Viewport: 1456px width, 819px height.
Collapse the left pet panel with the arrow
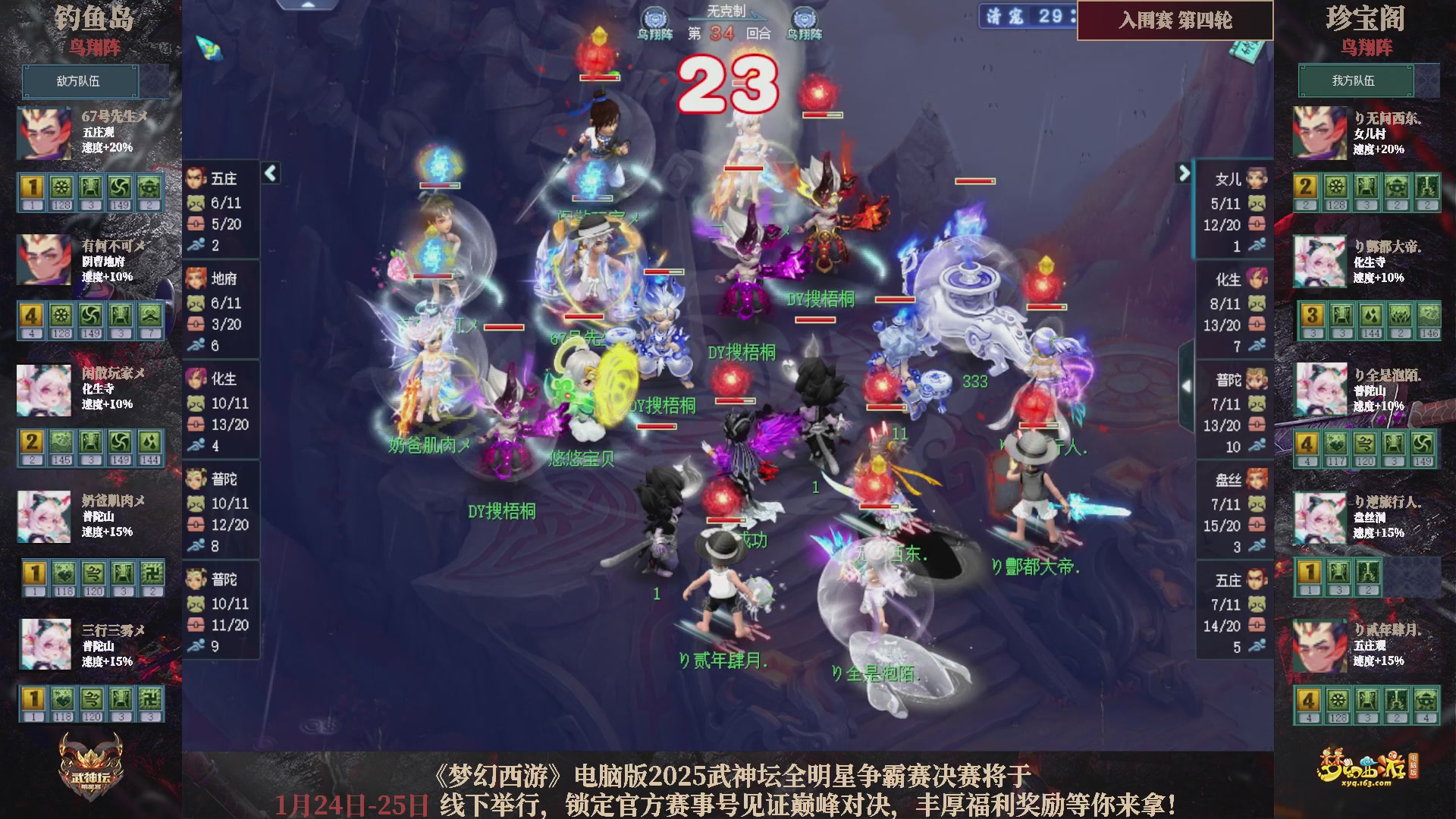coord(269,173)
